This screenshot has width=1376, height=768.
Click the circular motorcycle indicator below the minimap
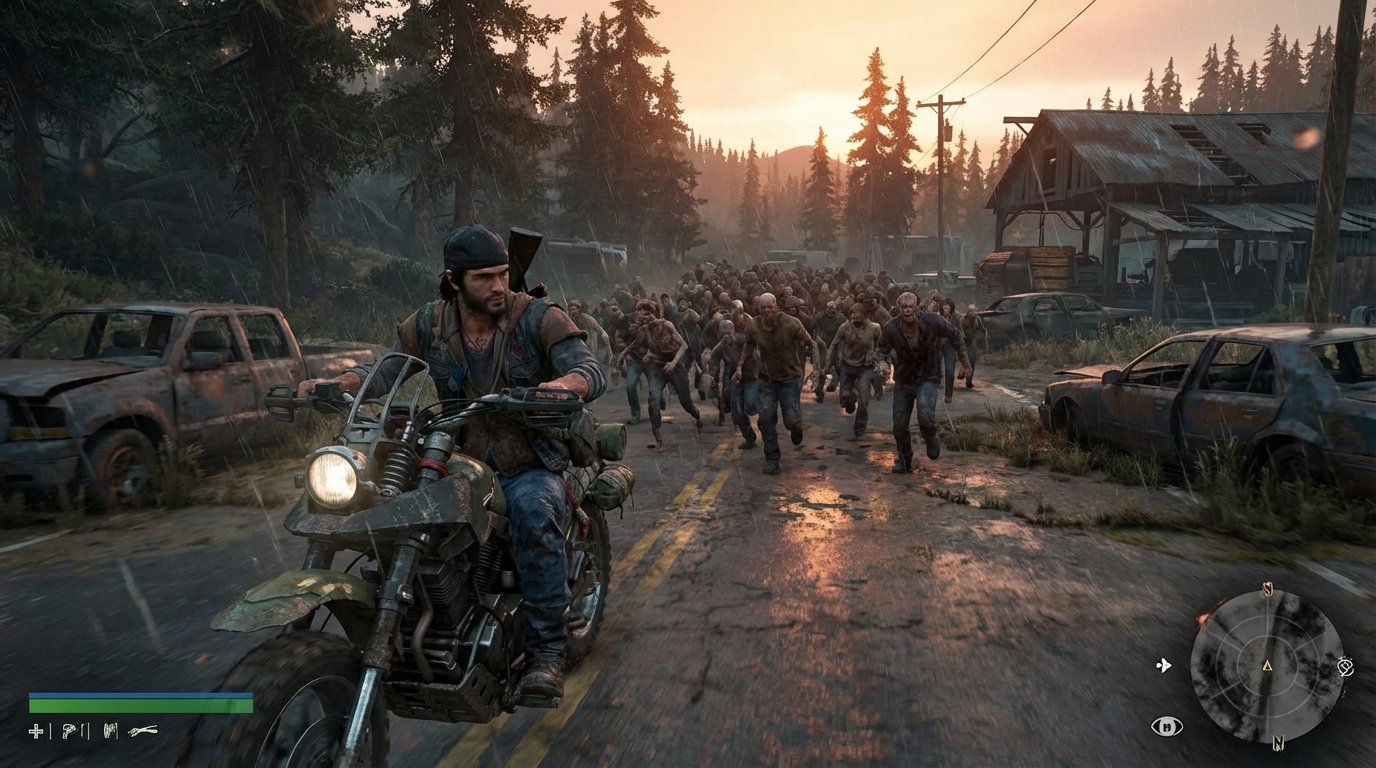pos(1167,726)
